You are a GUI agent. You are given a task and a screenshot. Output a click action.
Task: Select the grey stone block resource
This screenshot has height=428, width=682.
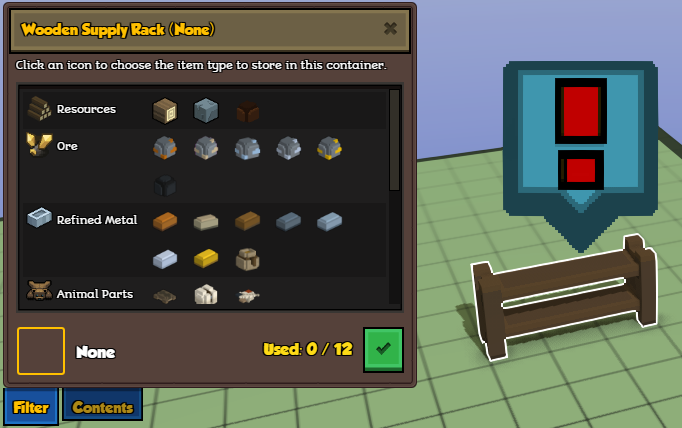(205, 109)
